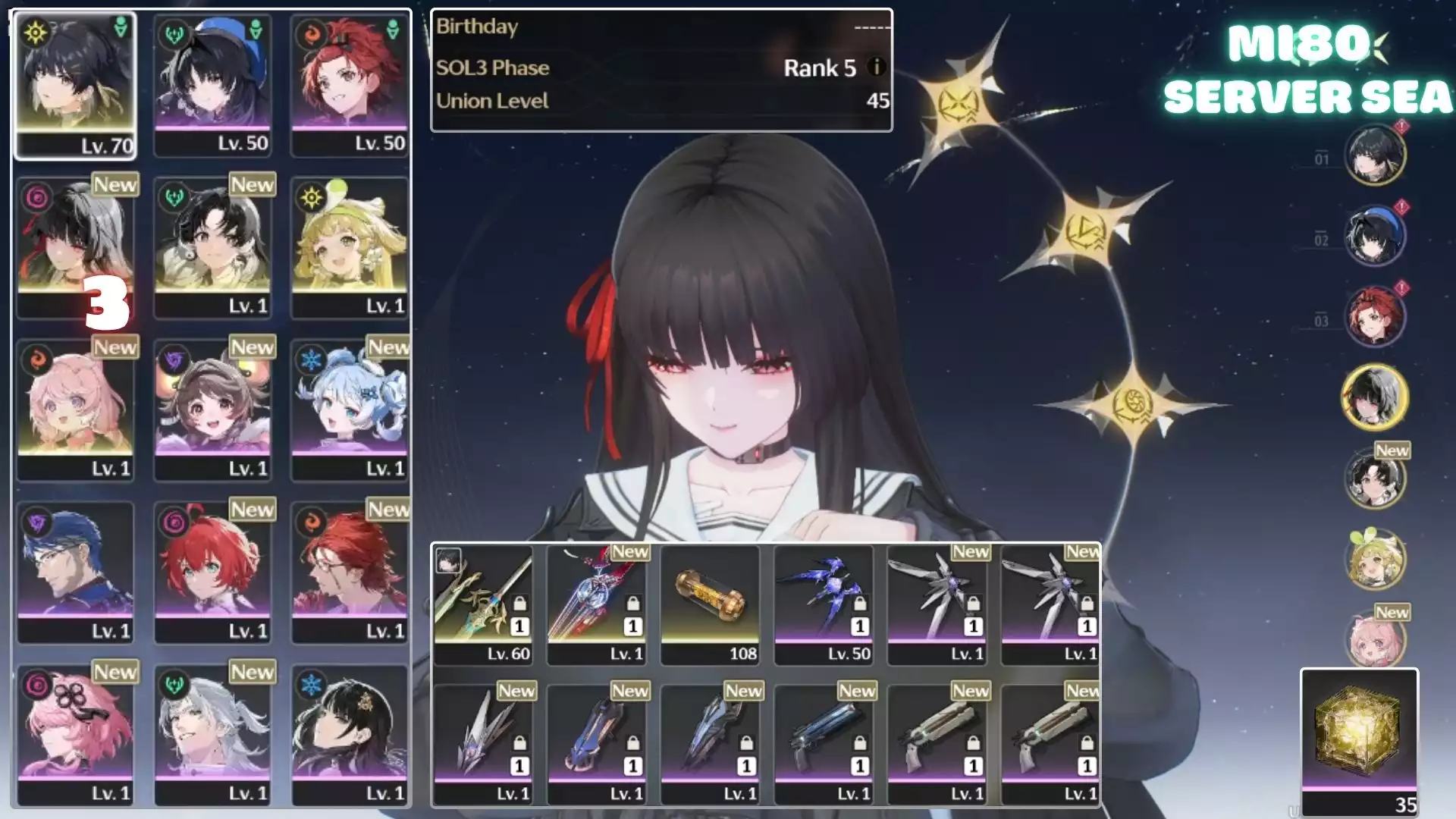Pick the red and blue sword slot
1456x819 pixels.
(597, 604)
